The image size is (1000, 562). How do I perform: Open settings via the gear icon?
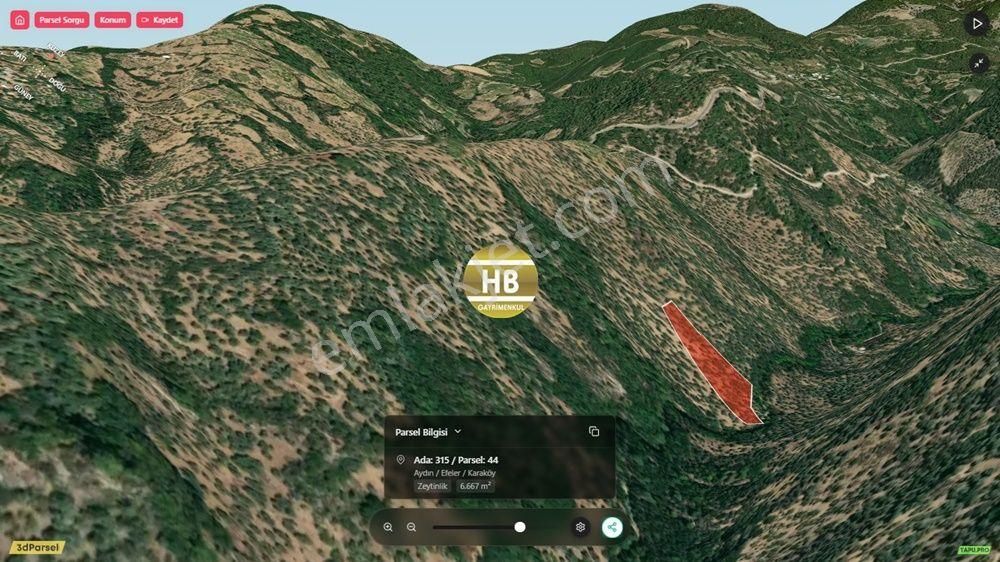pyautogui.click(x=580, y=527)
